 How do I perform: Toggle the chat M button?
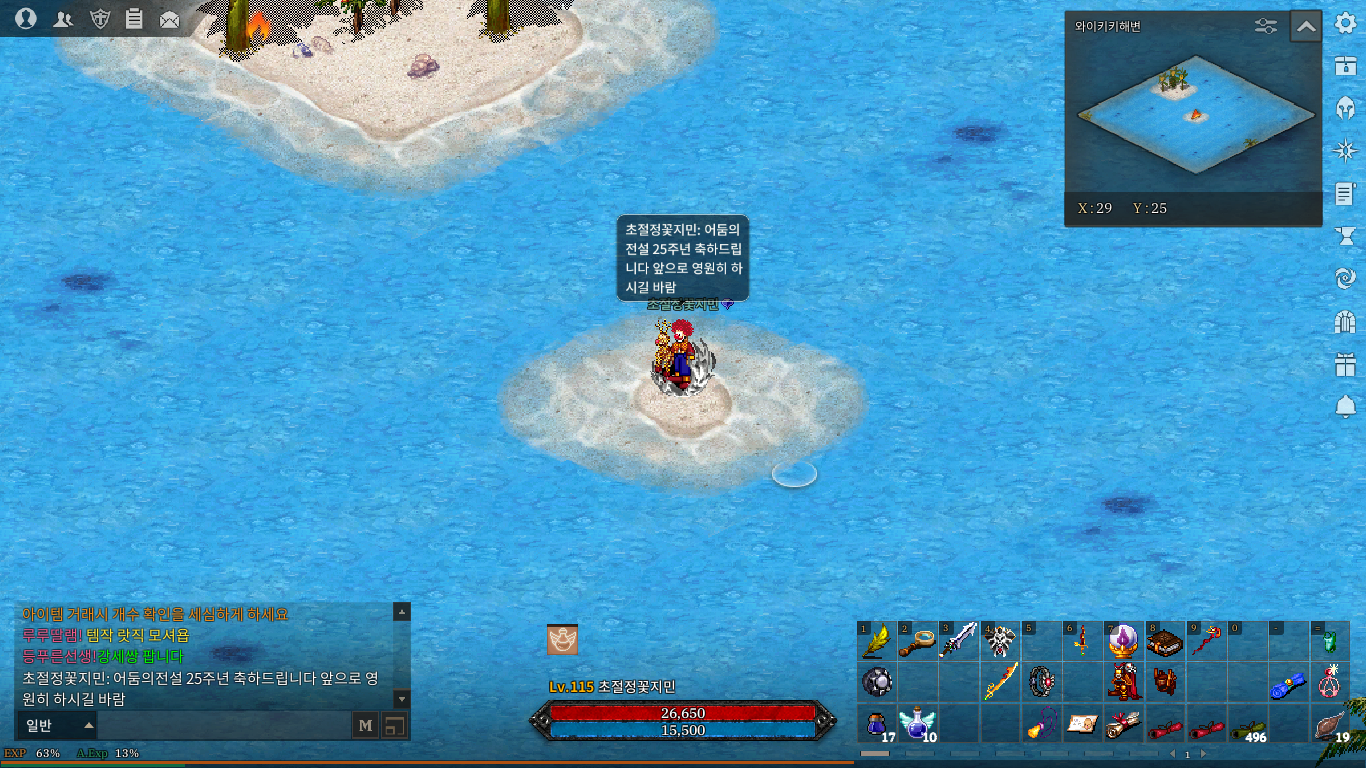coord(366,726)
